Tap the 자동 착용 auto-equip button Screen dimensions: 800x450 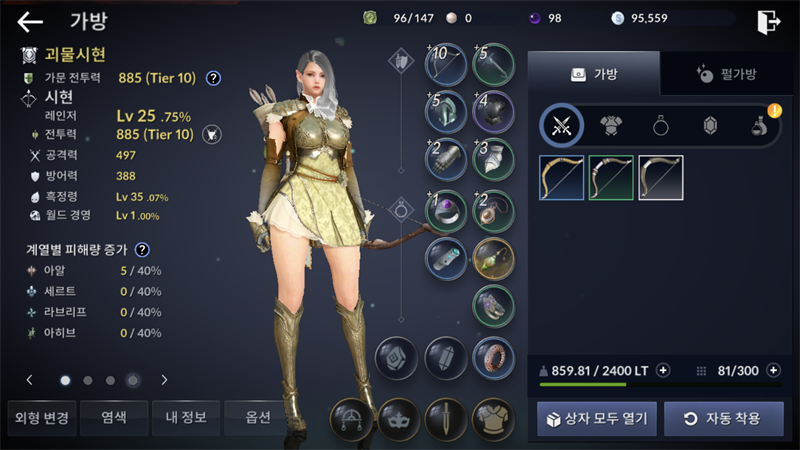(723, 418)
